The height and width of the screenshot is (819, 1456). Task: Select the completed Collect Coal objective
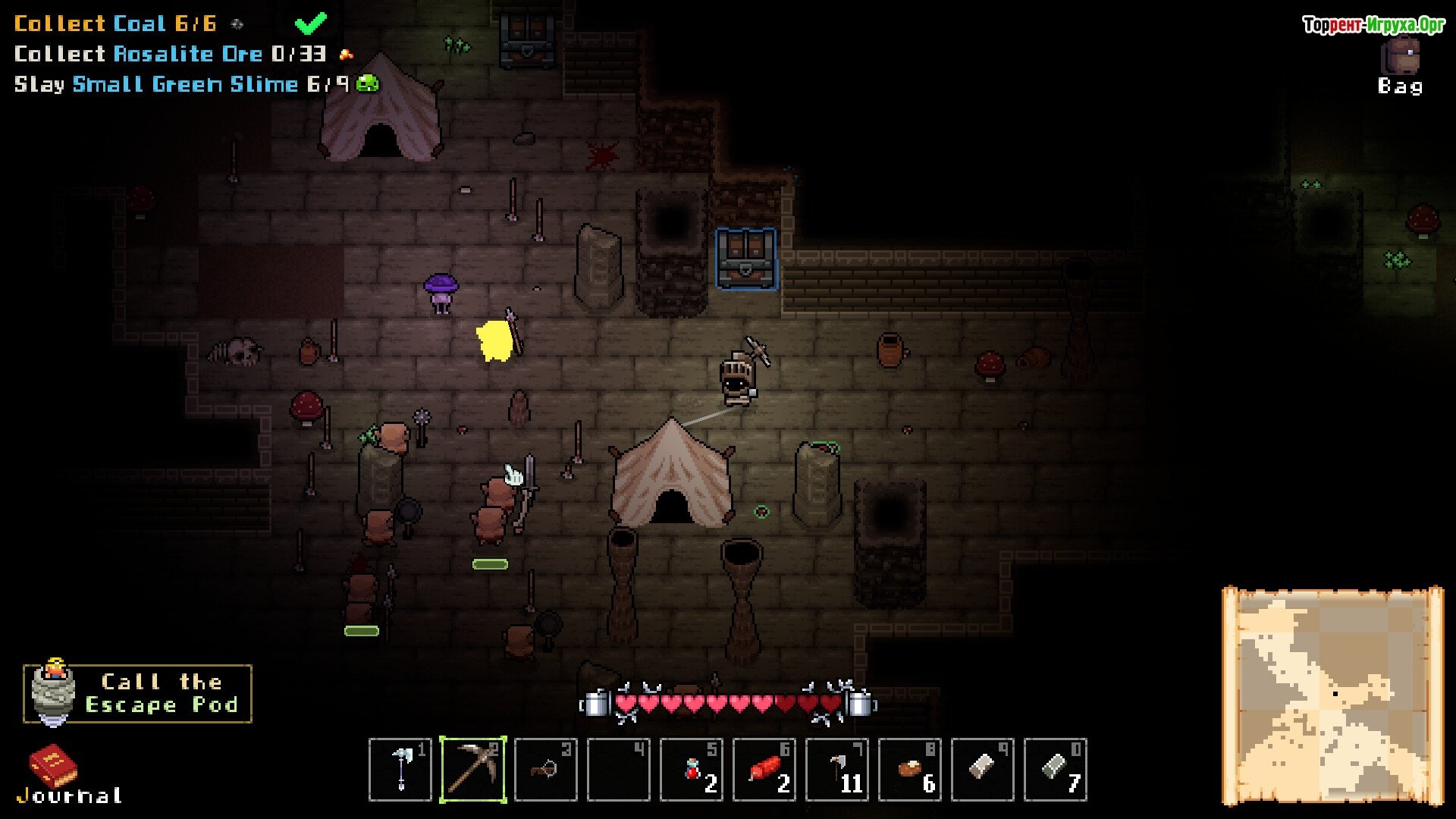[115, 24]
